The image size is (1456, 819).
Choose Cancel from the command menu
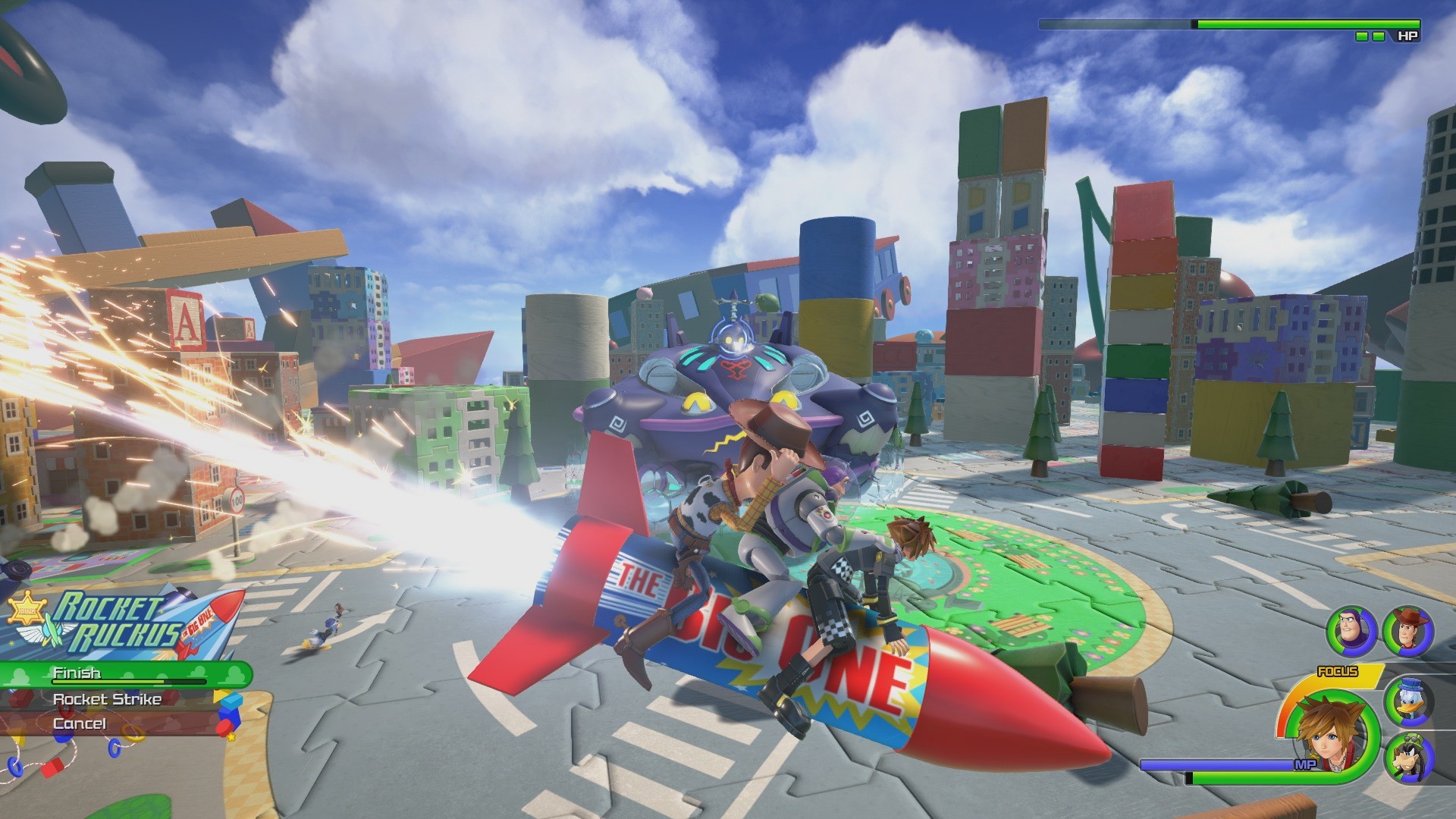[x=80, y=724]
